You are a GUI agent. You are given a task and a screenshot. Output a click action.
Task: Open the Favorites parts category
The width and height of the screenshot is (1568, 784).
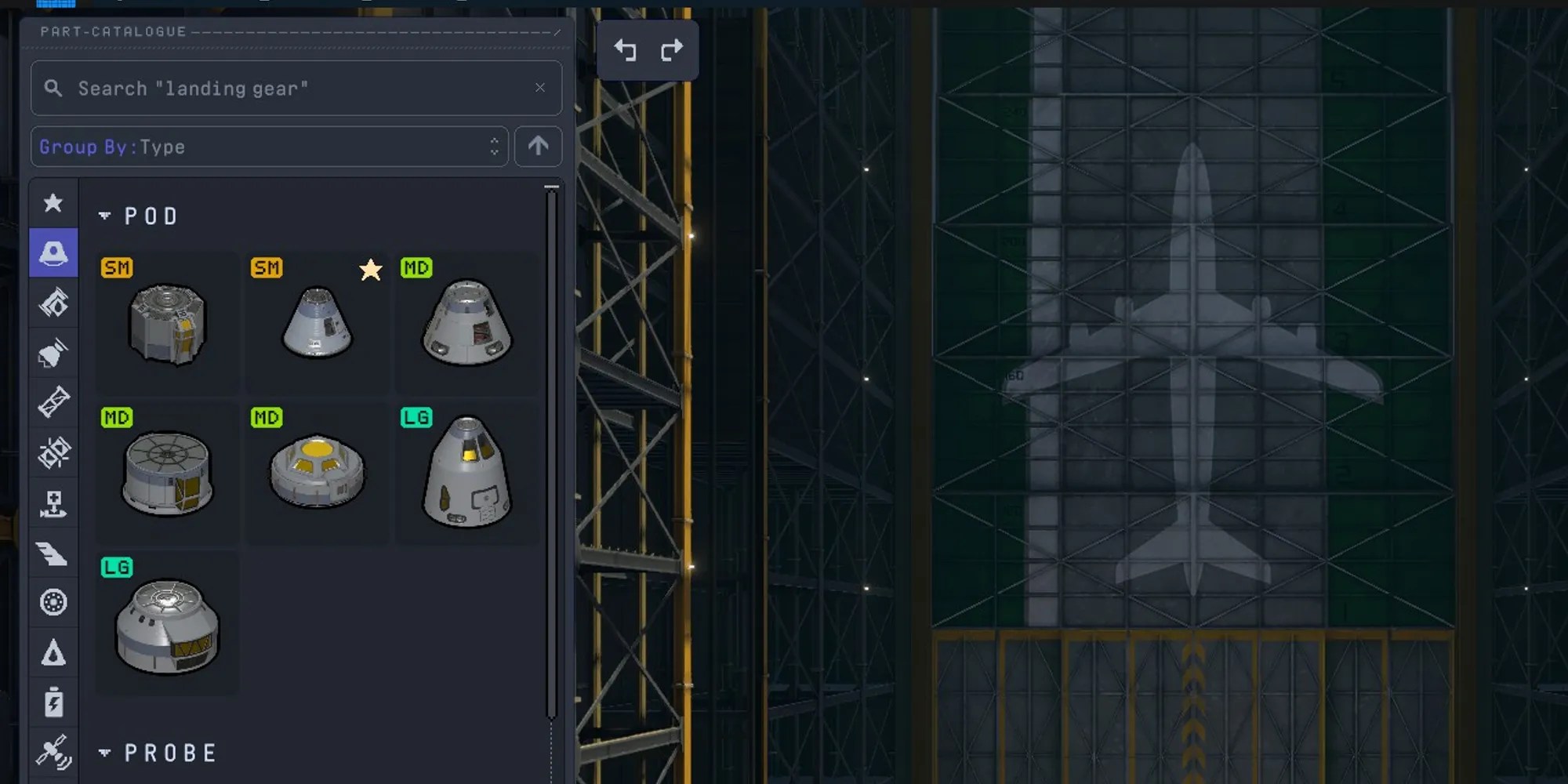53,203
